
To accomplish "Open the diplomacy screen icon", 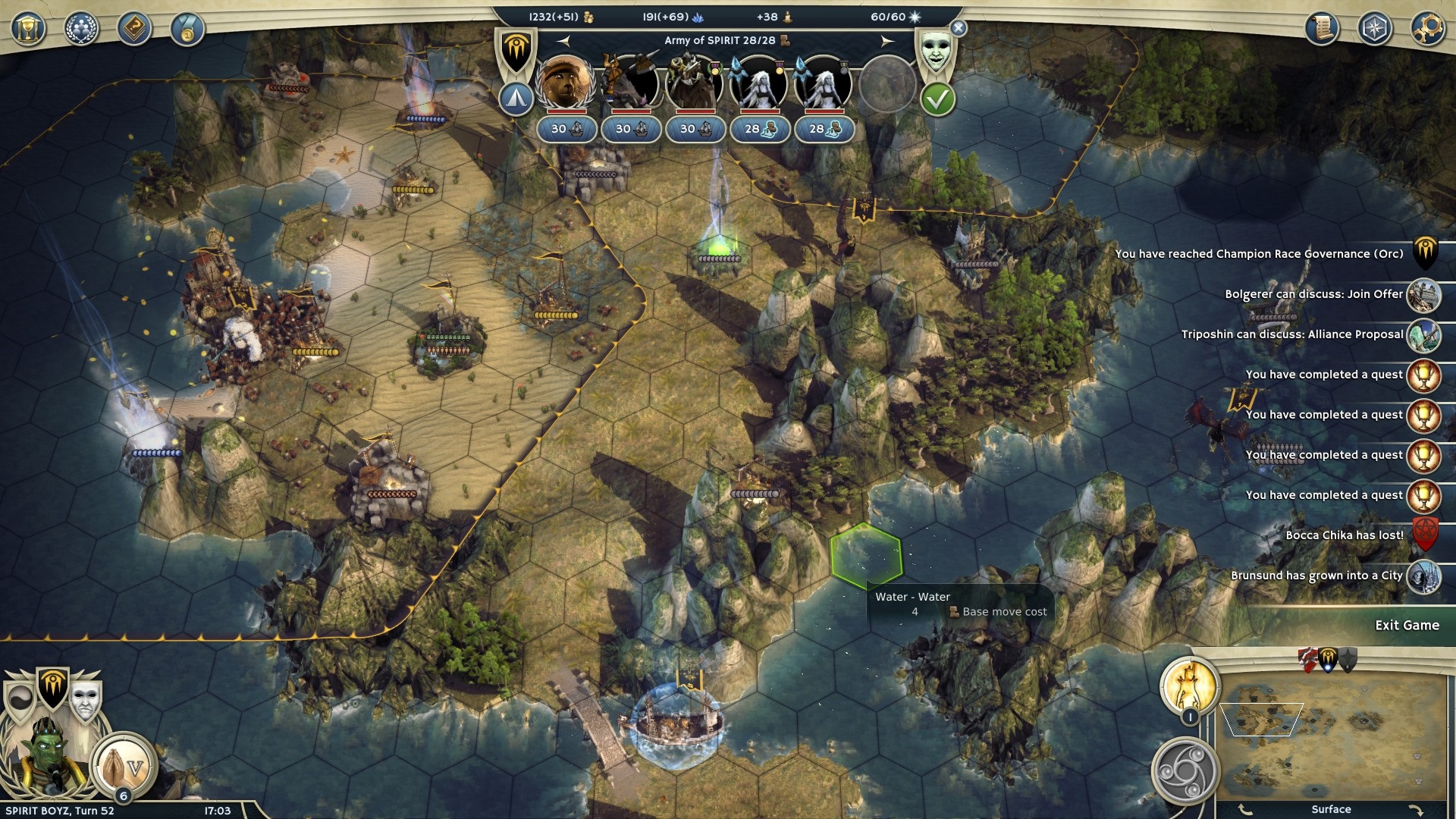I will pyautogui.click(x=81, y=30).
